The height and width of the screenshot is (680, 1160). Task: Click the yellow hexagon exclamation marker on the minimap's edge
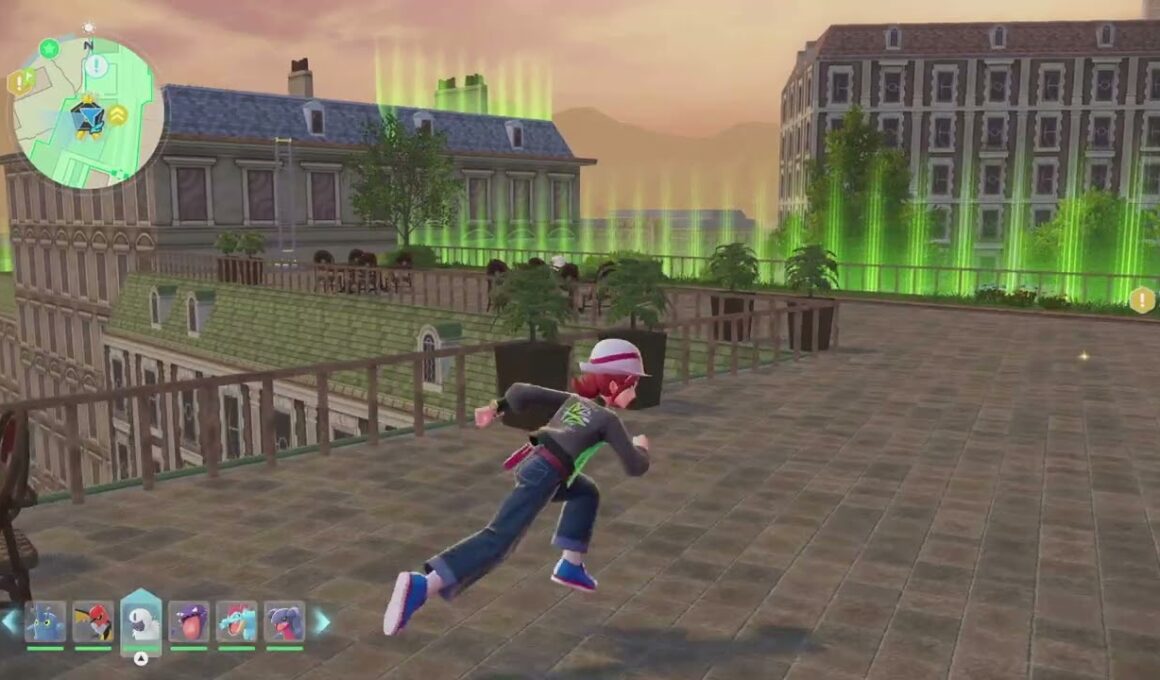19,82
